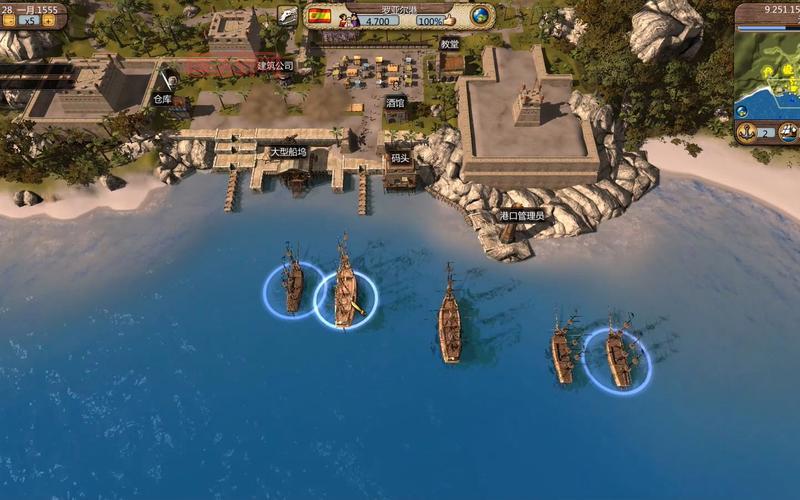Screen dimensions: 800x500
Task: Click the sailing ship icon below minimap
Action: coord(789,132)
